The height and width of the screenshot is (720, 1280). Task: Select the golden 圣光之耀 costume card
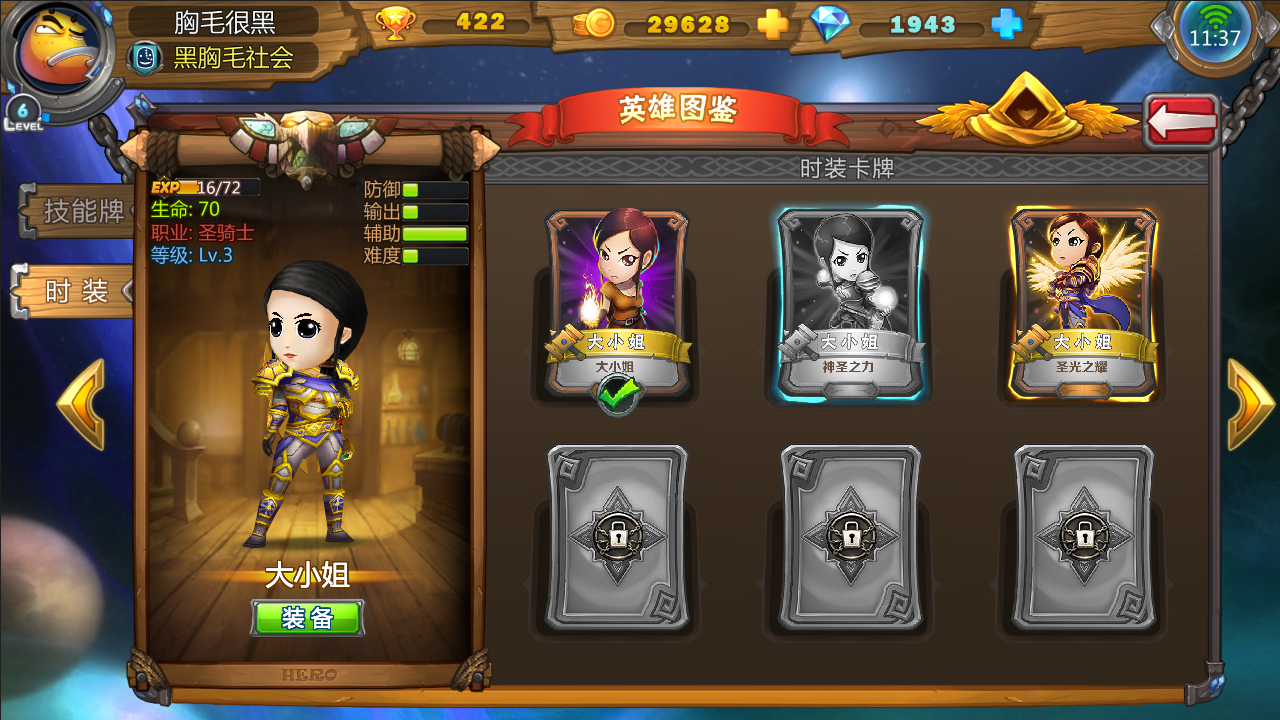[x=1081, y=295]
